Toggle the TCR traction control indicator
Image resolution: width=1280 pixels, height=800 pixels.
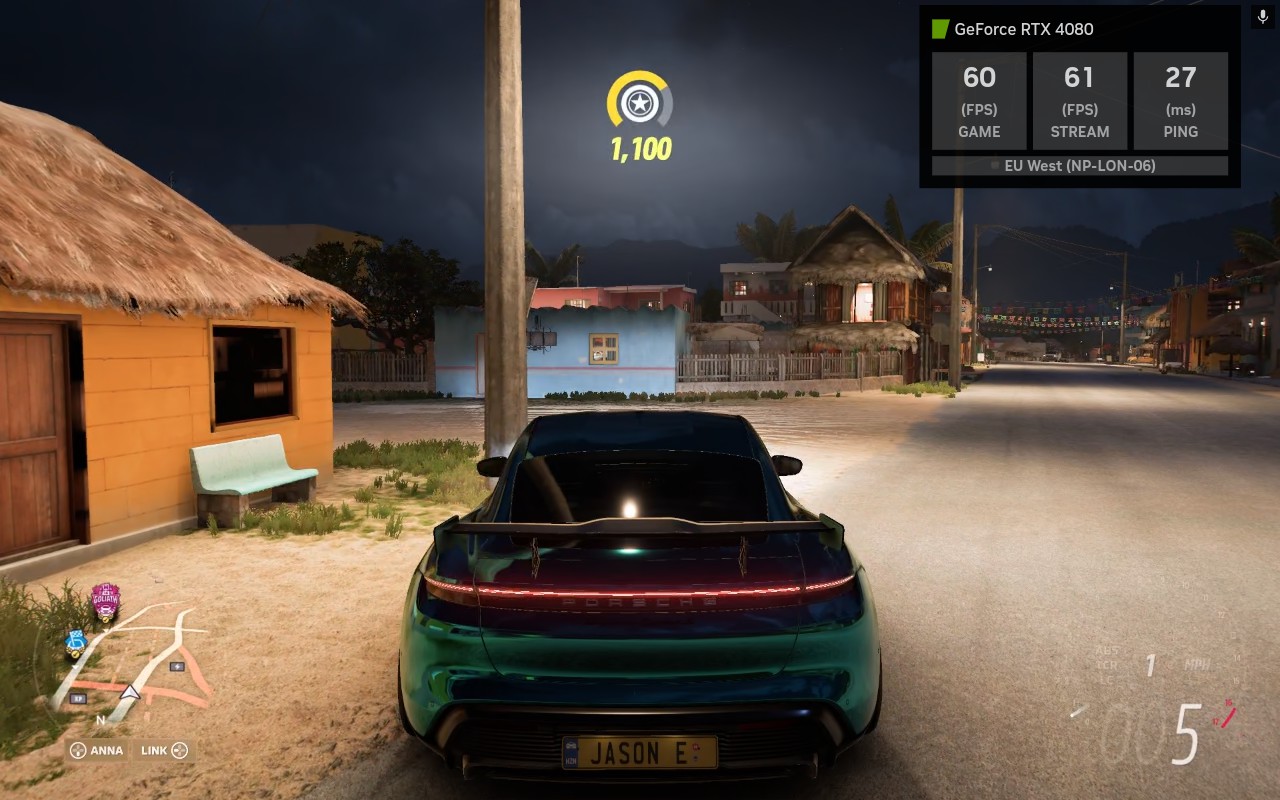1108,664
